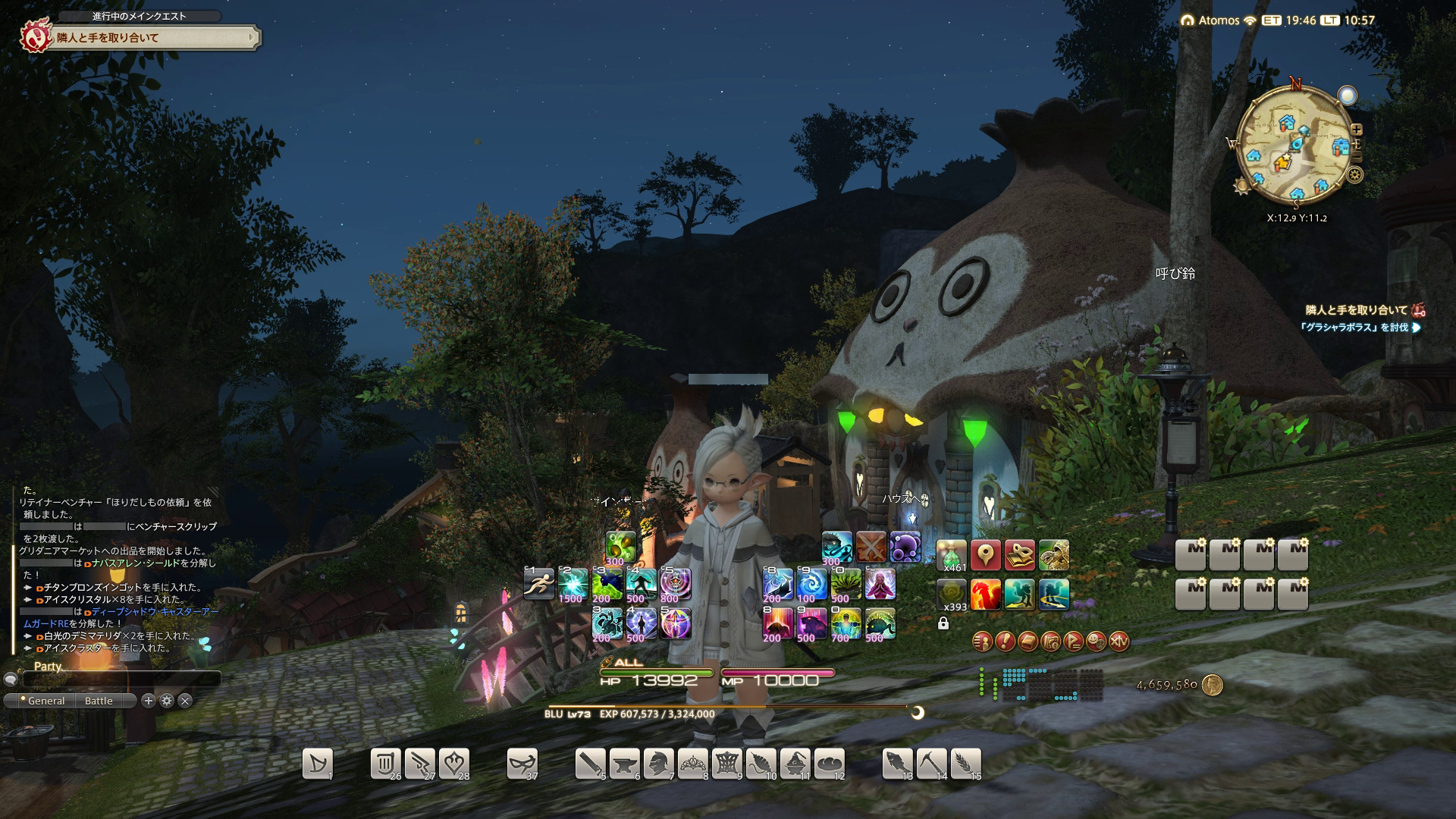Add a new chat tab with plus button
Image resolution: width=1456 pixels, height=819 pixels.
[x=149, y=701]
